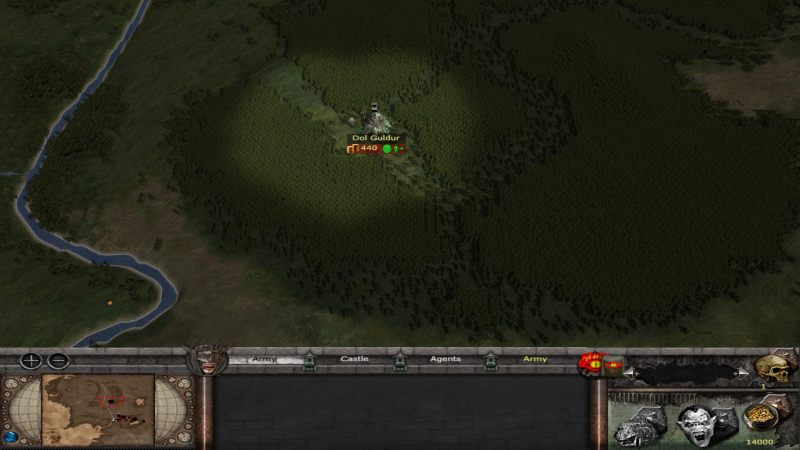This screenshot has width=800, height=450.
Task: Switch to the yellow-highlighted Army tab
Action: (x=535, y=359)
